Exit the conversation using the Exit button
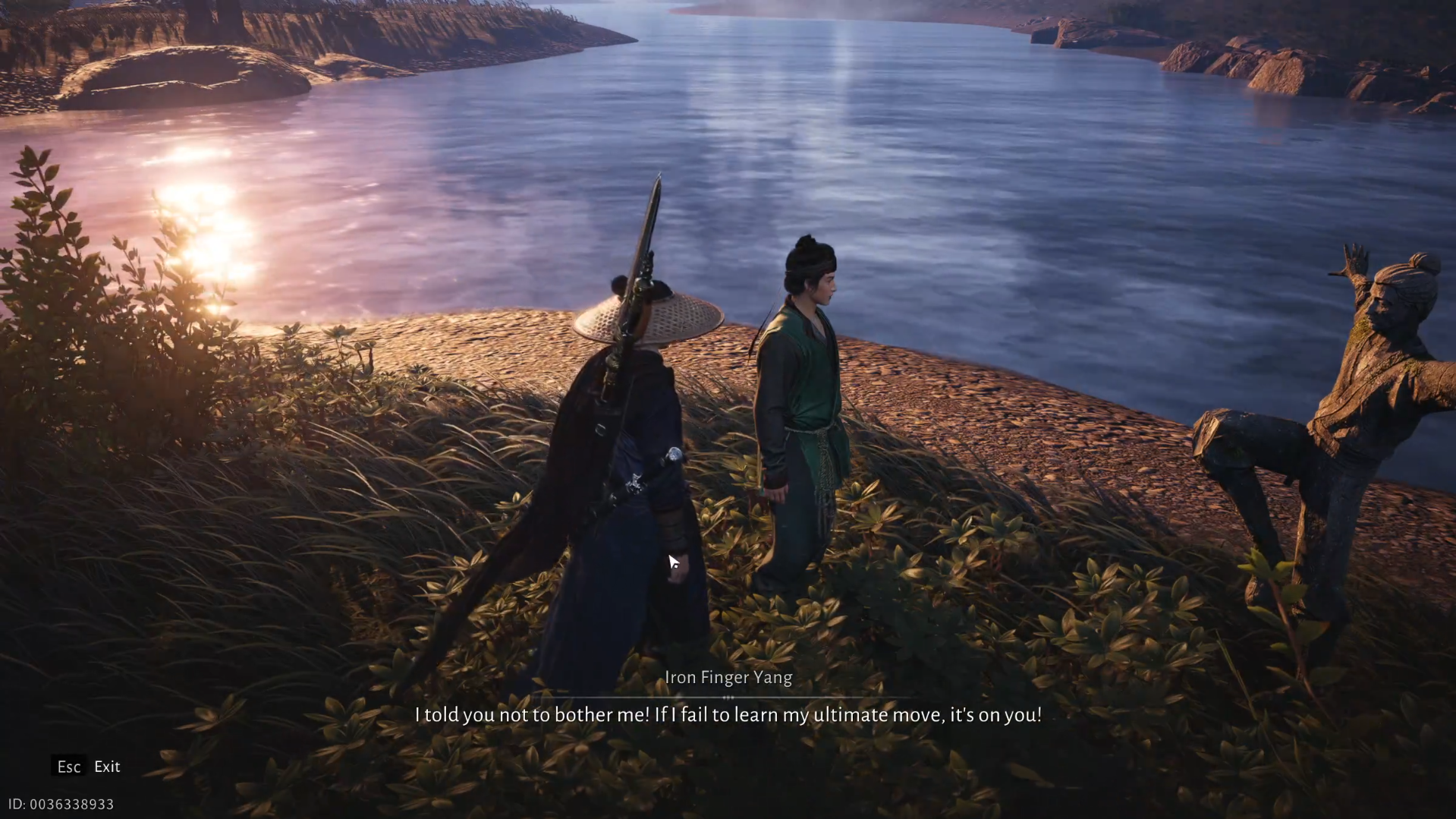 (106, 767)
